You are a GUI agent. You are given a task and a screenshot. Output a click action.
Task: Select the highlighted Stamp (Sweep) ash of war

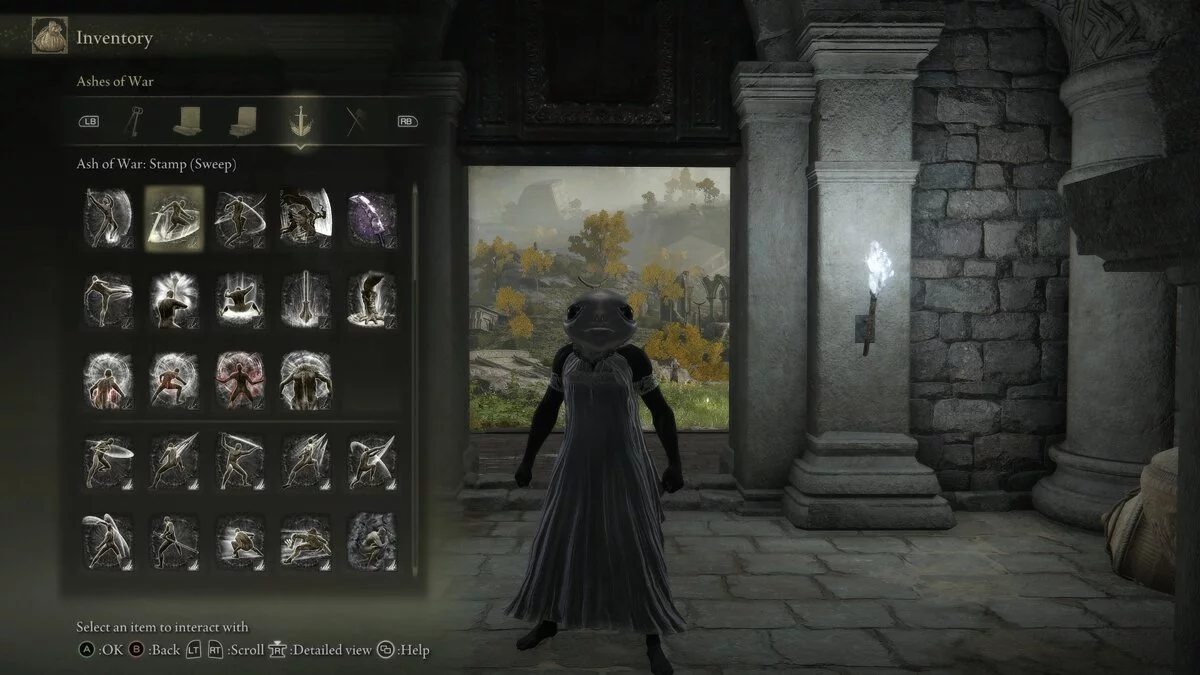click(x=174, y=217)
